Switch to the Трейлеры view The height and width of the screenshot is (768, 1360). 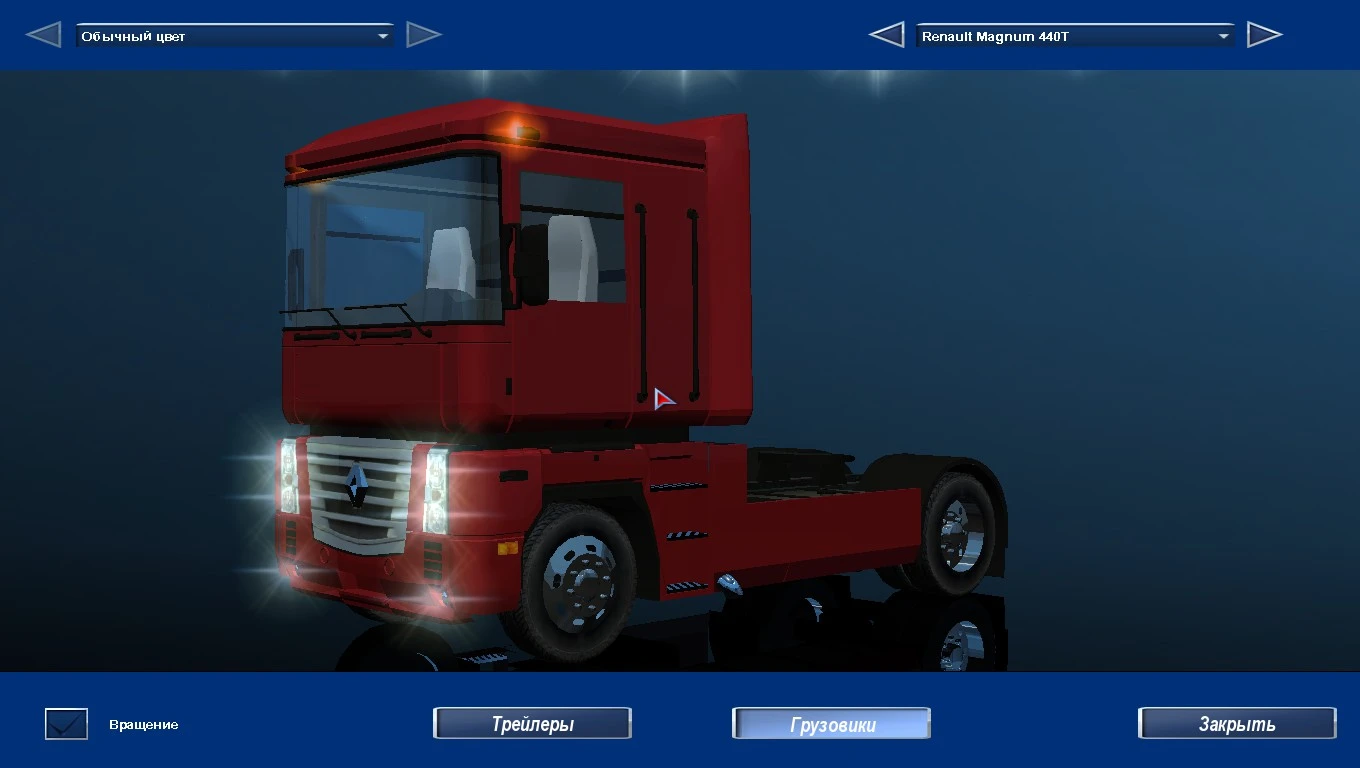(x=532, y=723)
